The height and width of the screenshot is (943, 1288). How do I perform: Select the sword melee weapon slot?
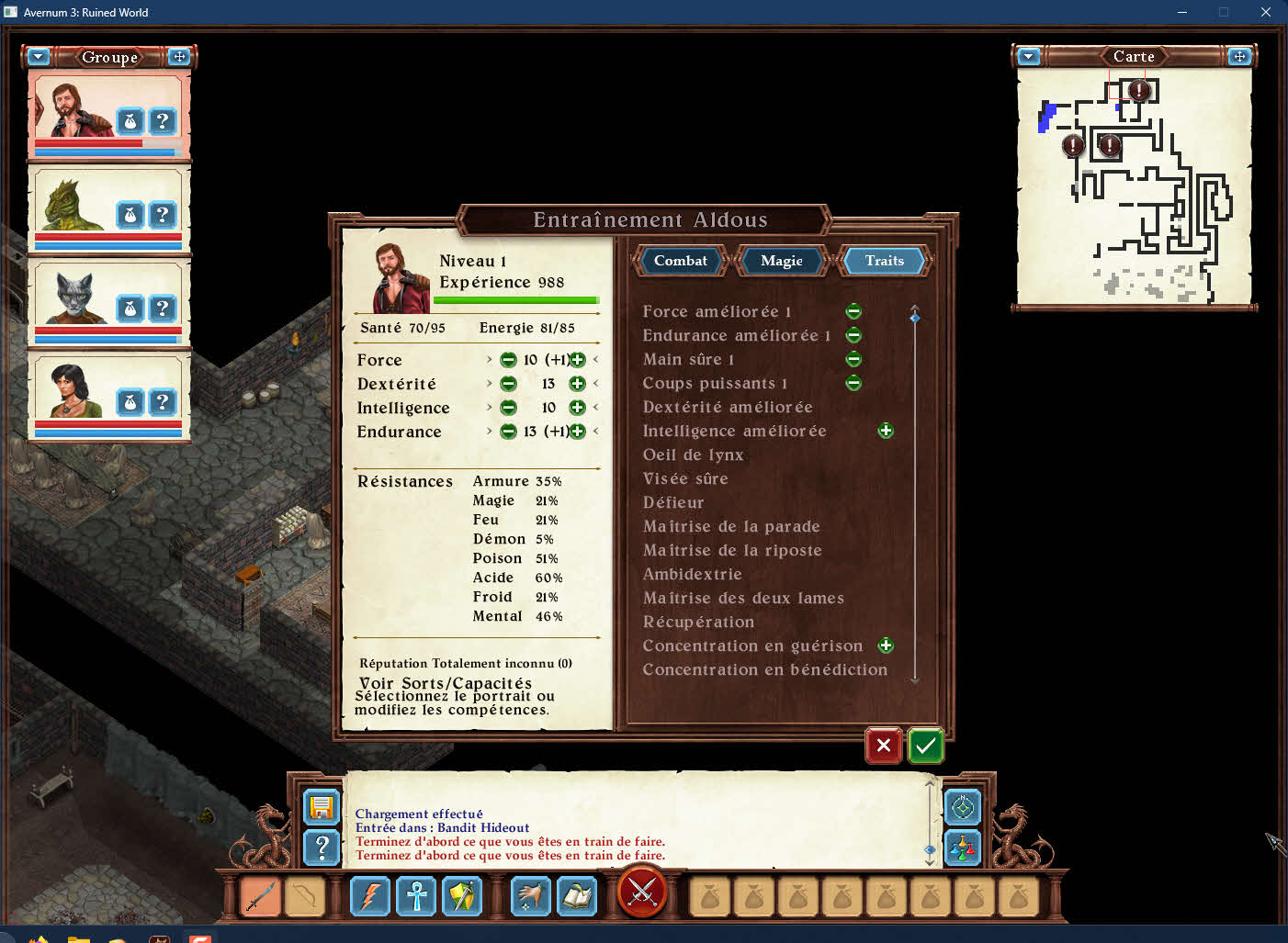[x=261, y=896]
